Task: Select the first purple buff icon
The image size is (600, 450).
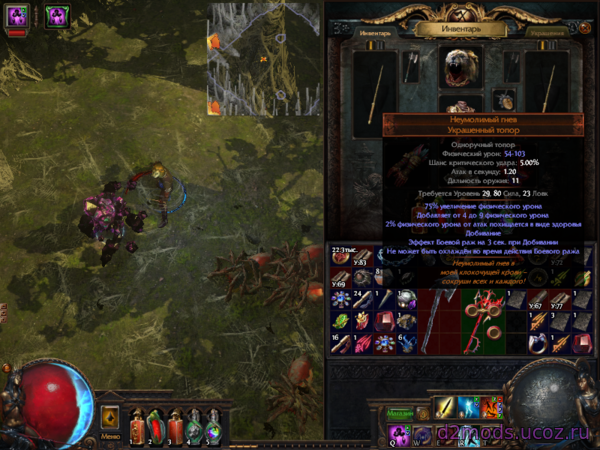Action: tap(18, 15)
